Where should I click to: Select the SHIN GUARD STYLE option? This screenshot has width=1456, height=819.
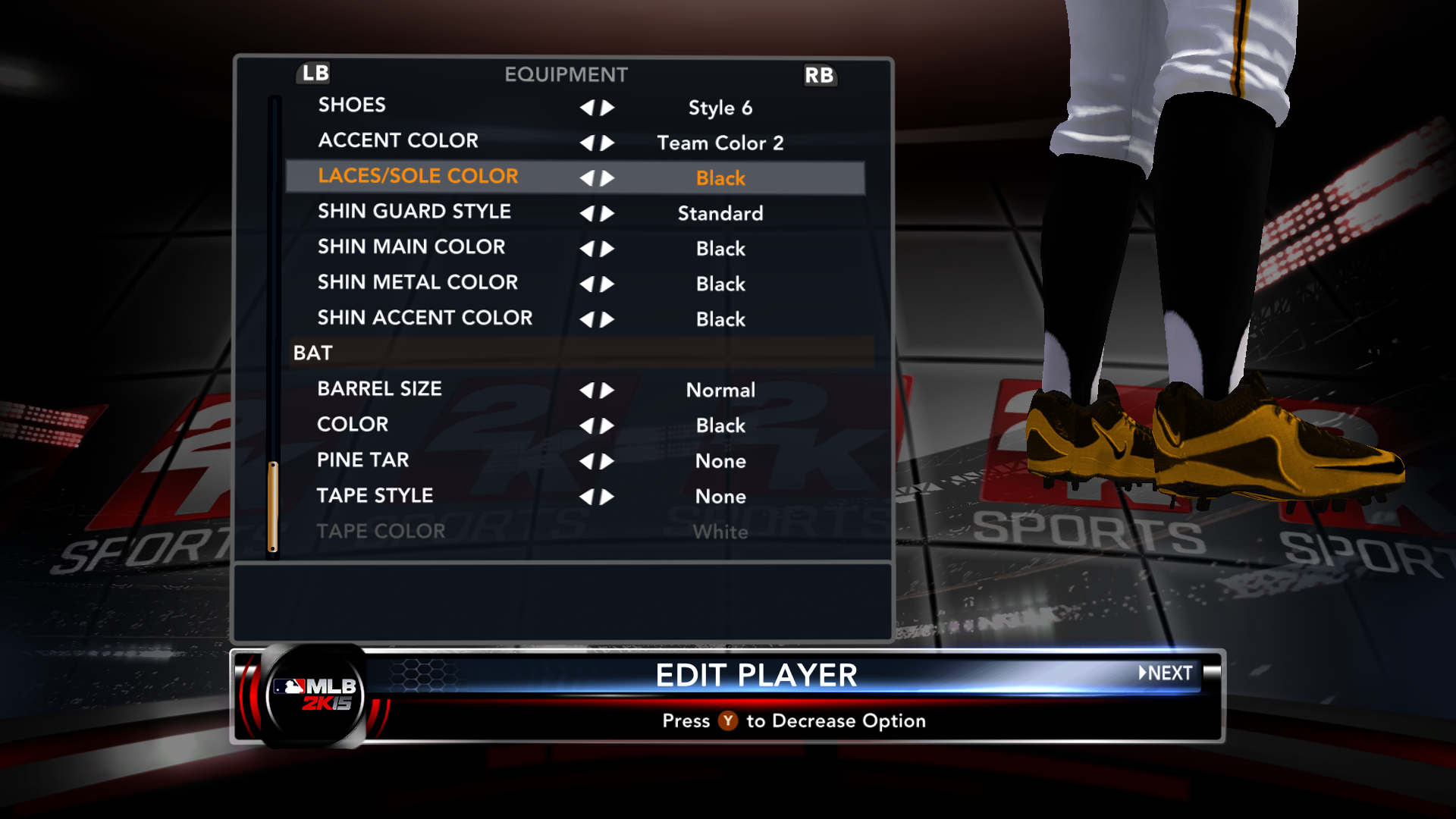(x=414, y=212)
